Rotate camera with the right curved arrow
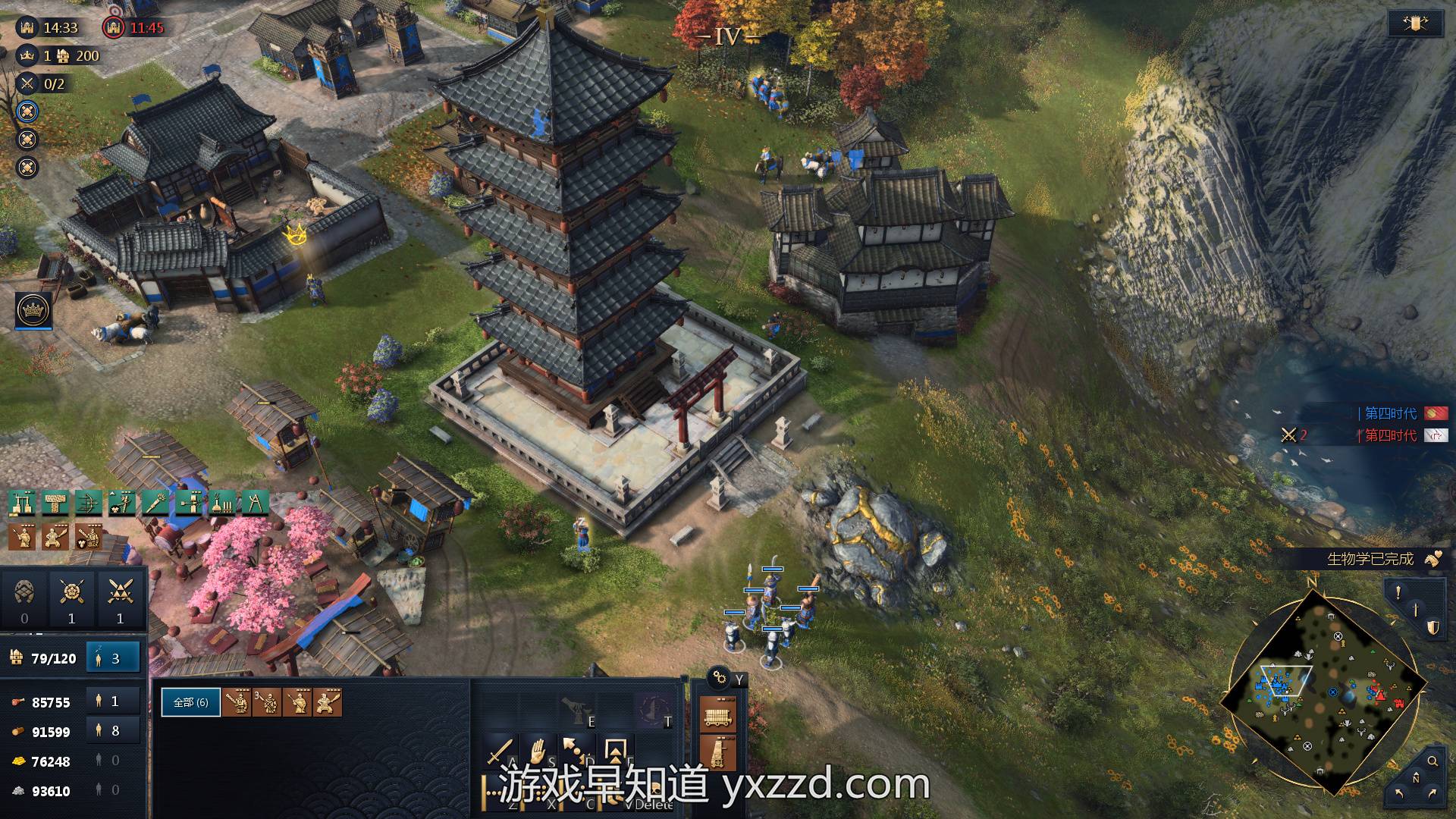1456x819 pixels. [1432, 793]
